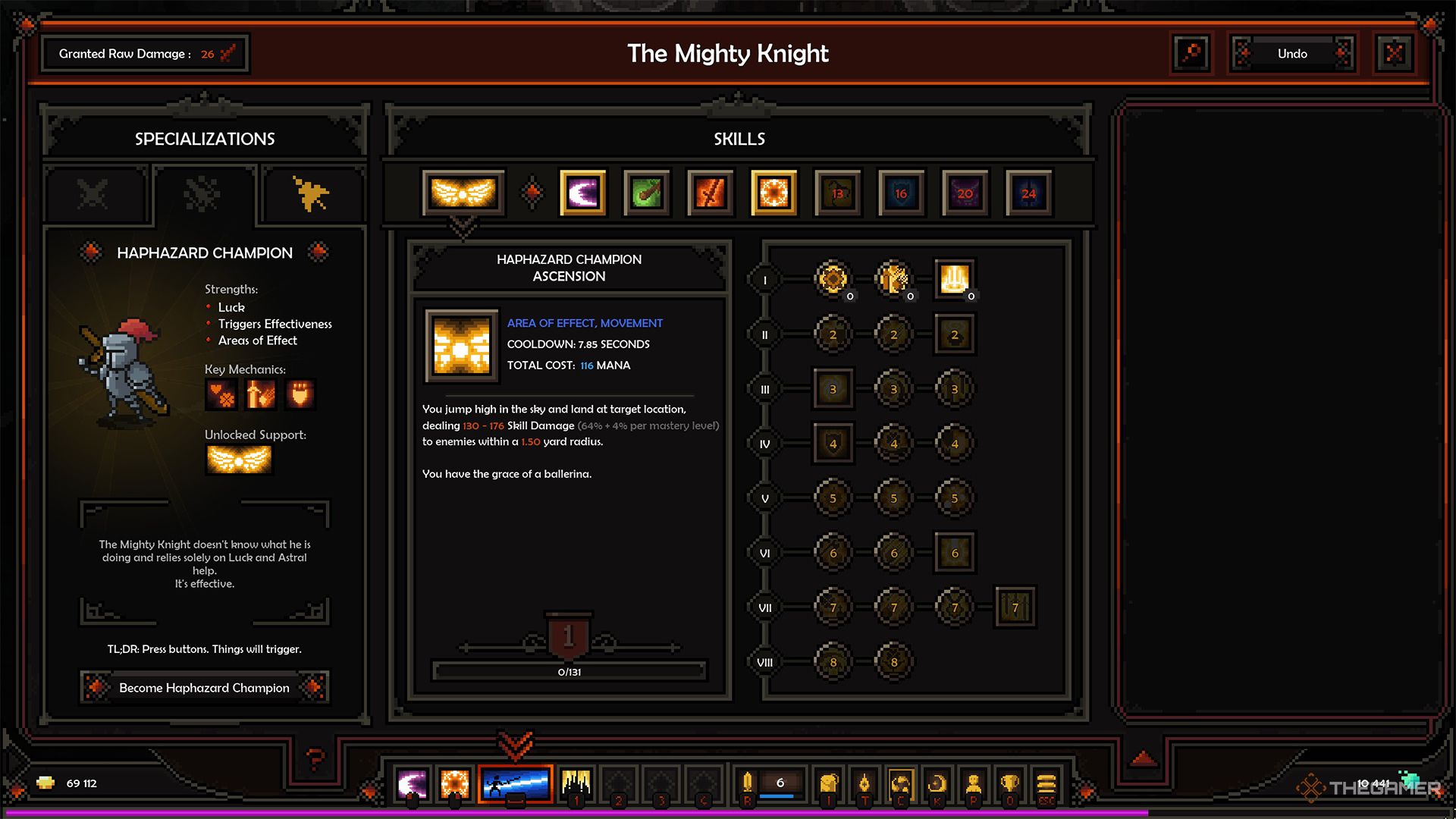Screen dimensions: 1456x819
Task: Close the Mighty Knight skills window
Action: [1394, 54]
